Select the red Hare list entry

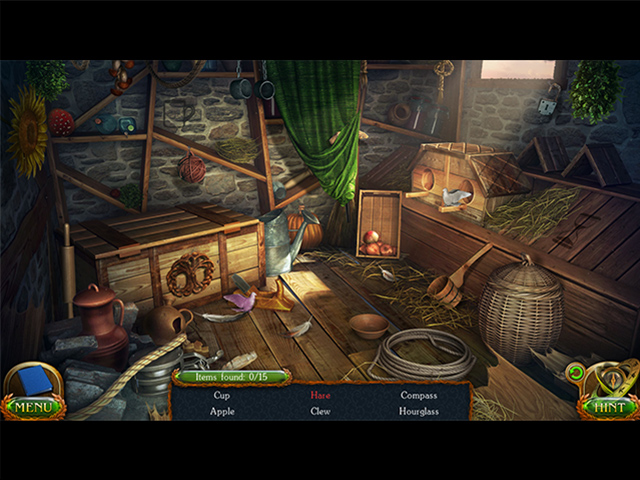320,395
